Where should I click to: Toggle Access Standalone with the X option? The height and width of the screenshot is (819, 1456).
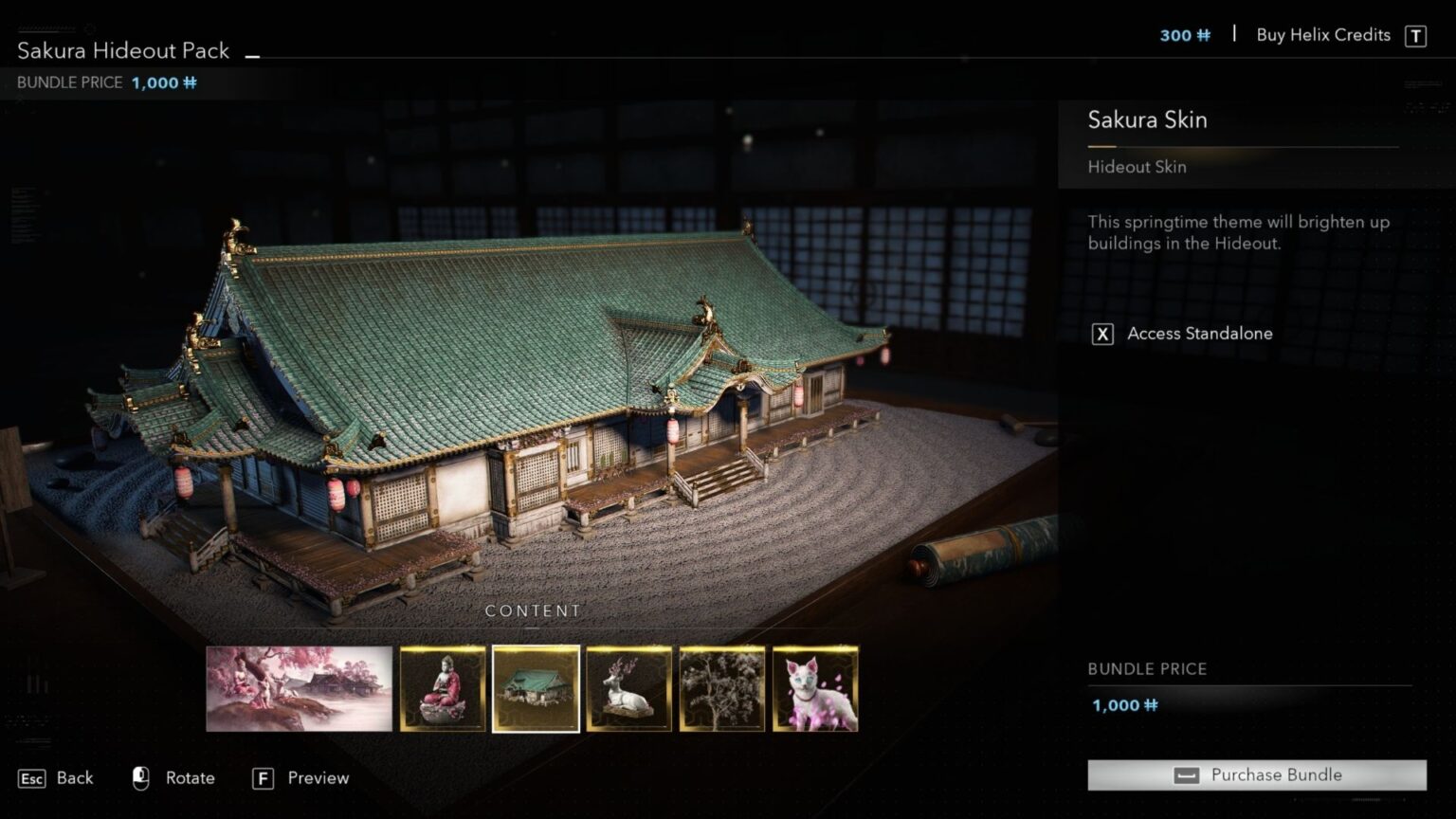pos(1101,334)
